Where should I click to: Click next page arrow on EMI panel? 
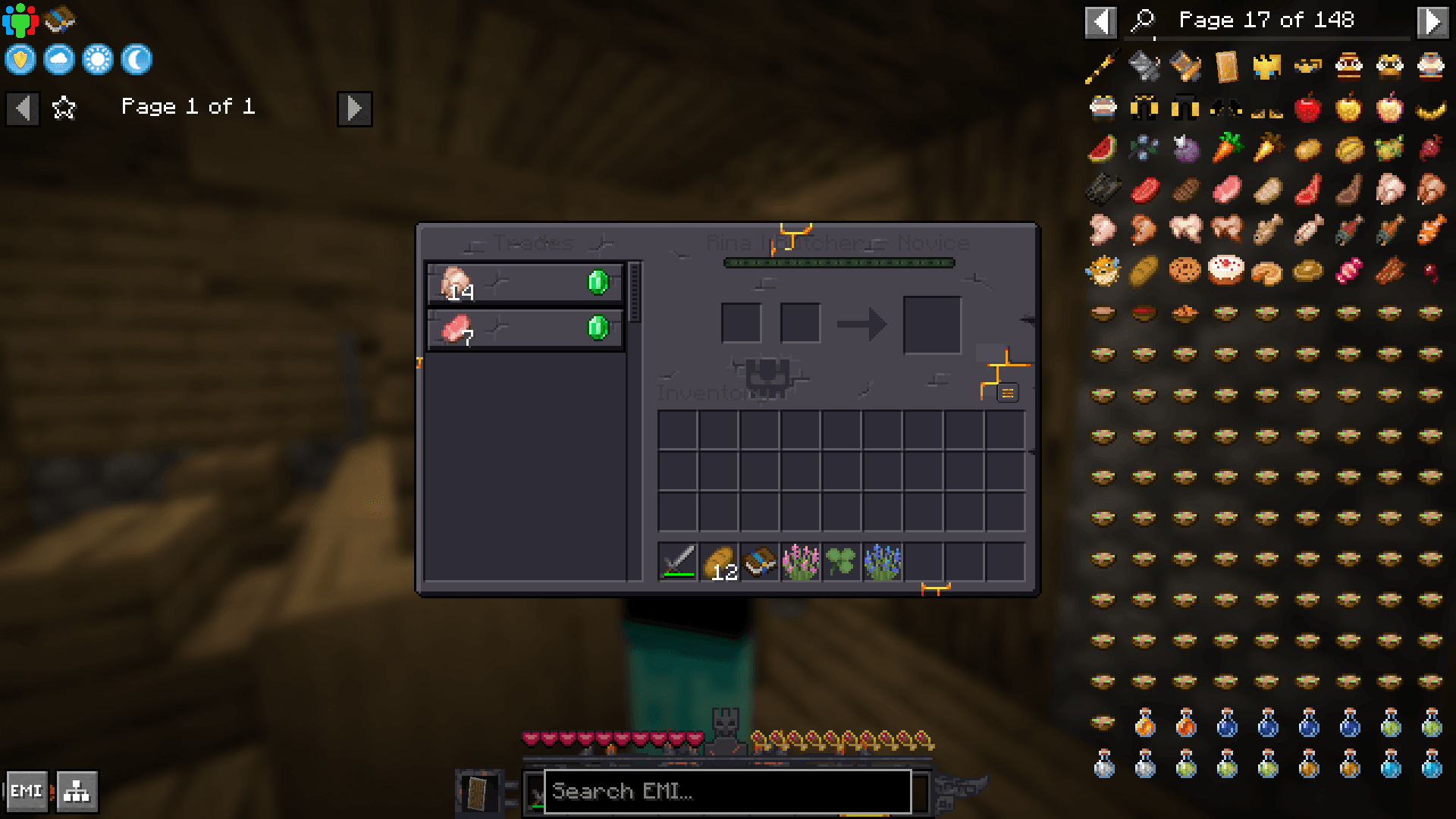pos(1433,21)
